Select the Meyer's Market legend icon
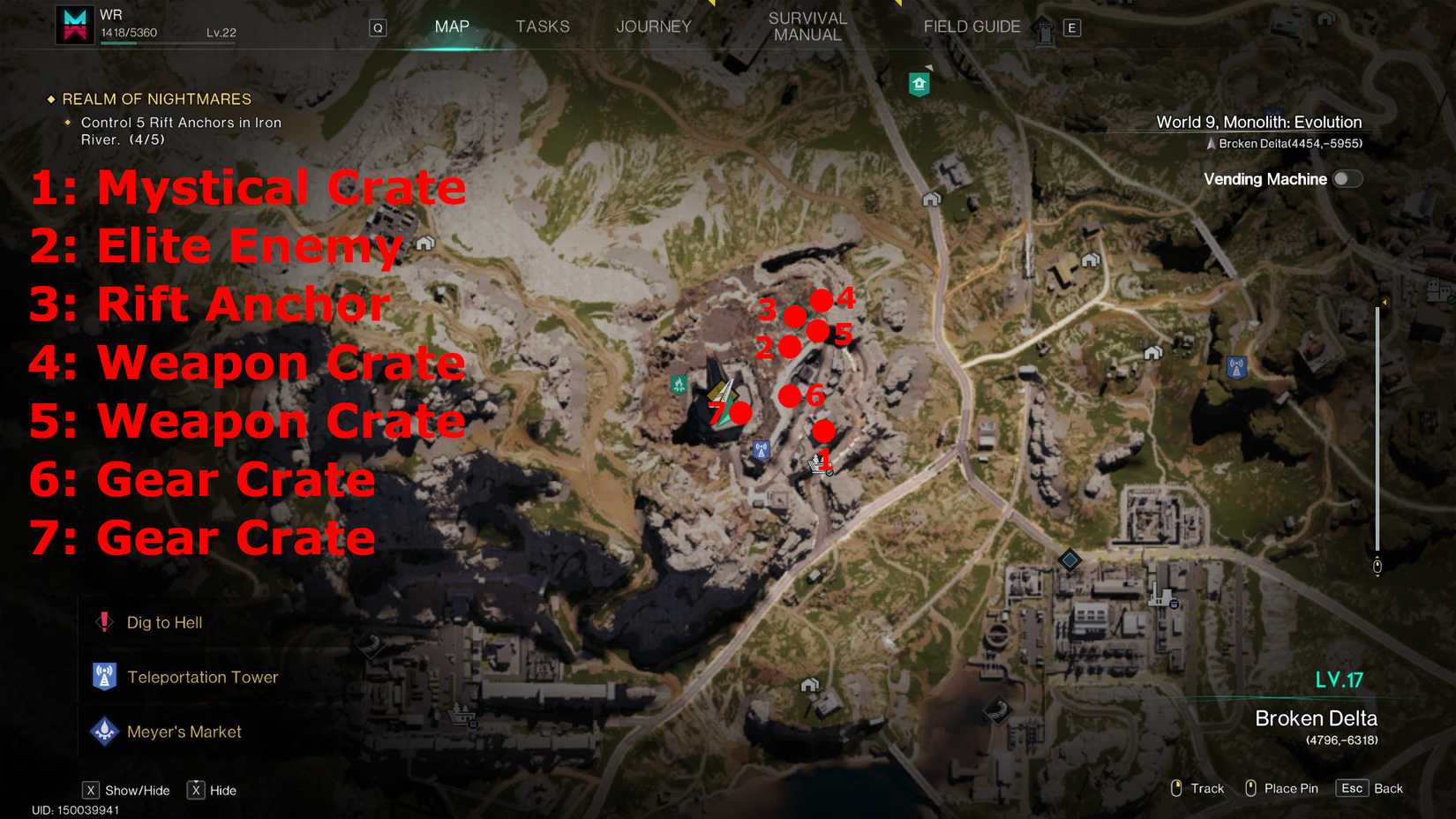This screenshot has height=819, width=1456. coord(103,731)
